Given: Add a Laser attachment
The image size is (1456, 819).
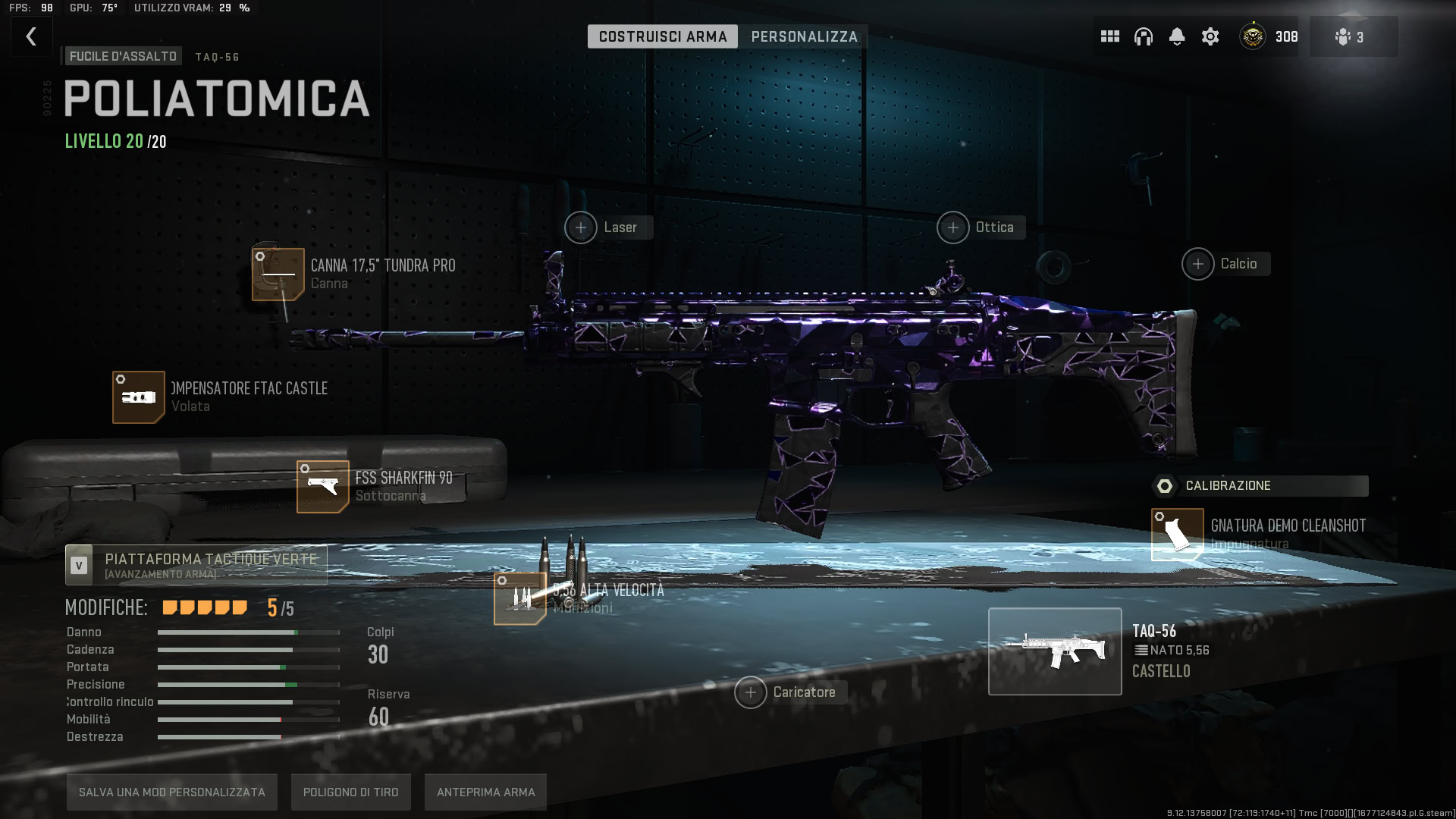Looking at the screenshot, I should [x=581, y=227].
